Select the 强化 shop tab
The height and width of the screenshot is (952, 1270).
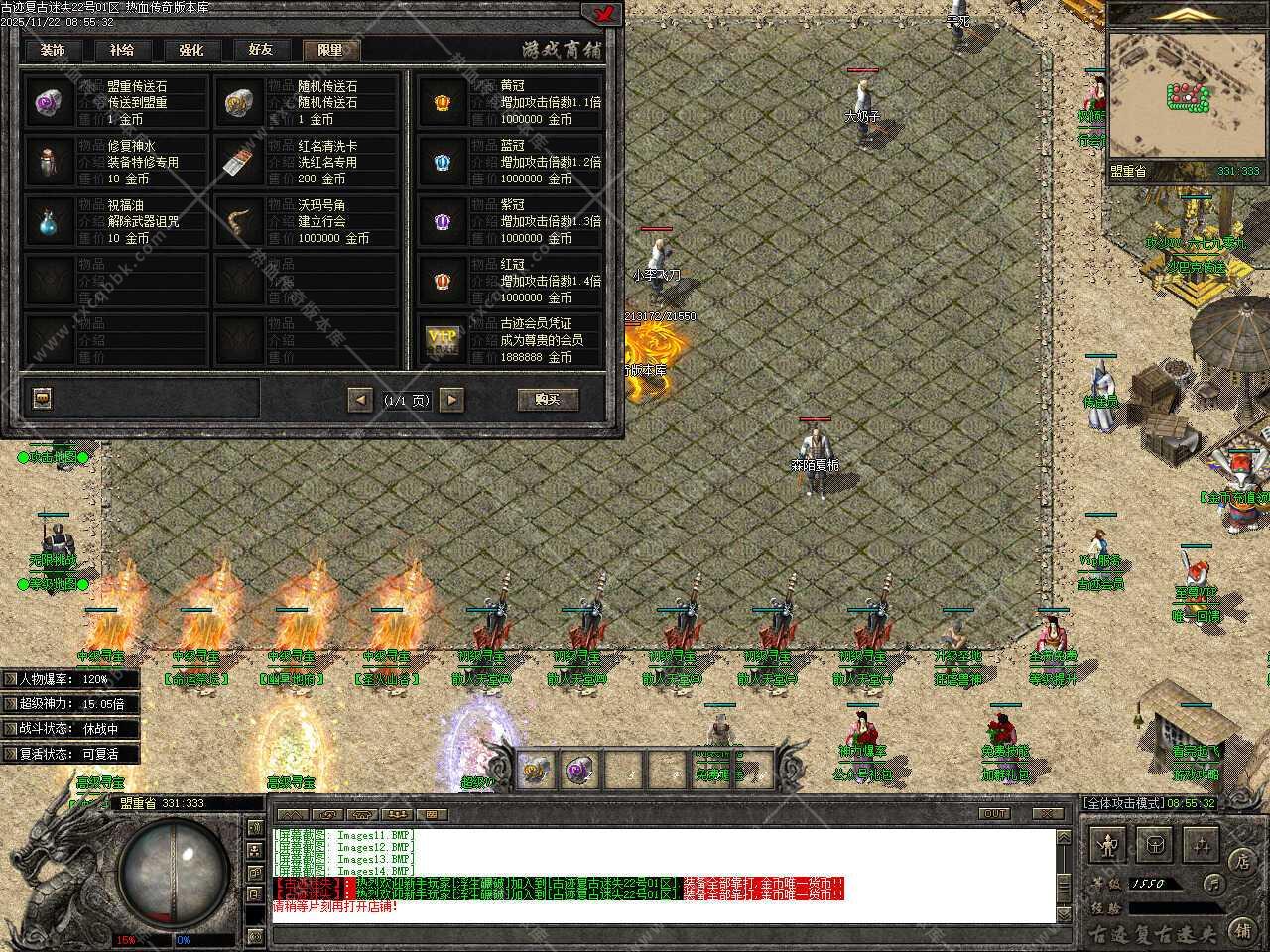(x=190, y=50)
